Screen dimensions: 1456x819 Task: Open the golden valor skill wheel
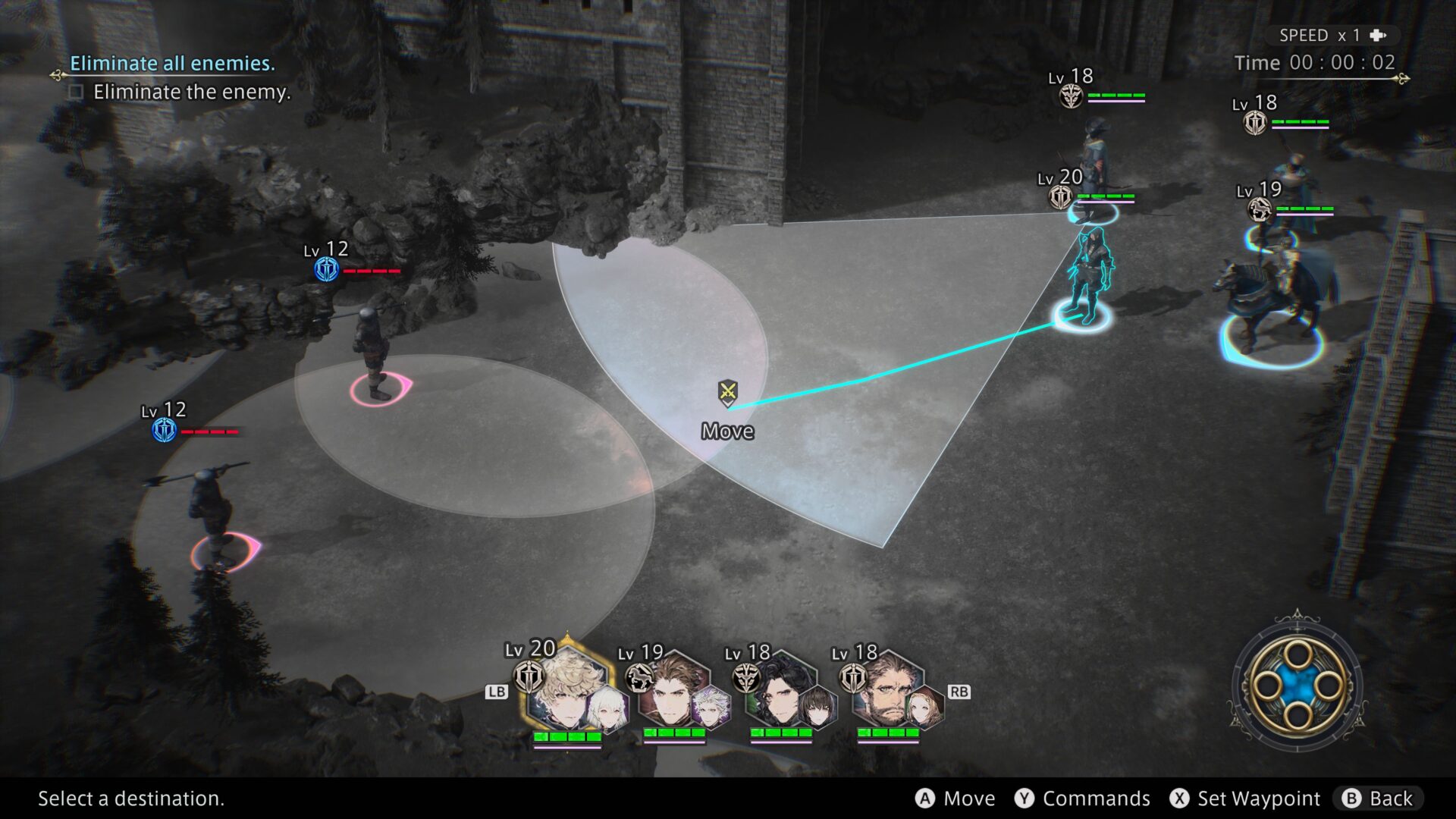tap(1298, 686)
